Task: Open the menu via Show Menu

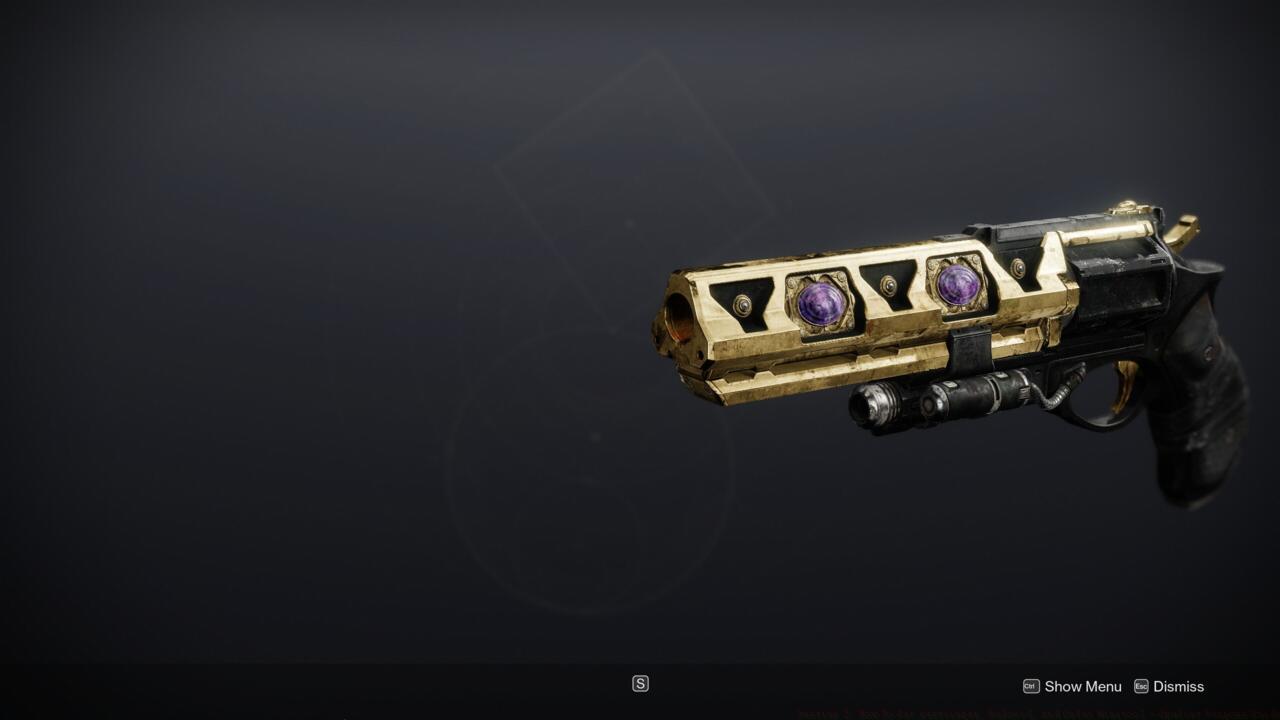Action: [1082, 687]
